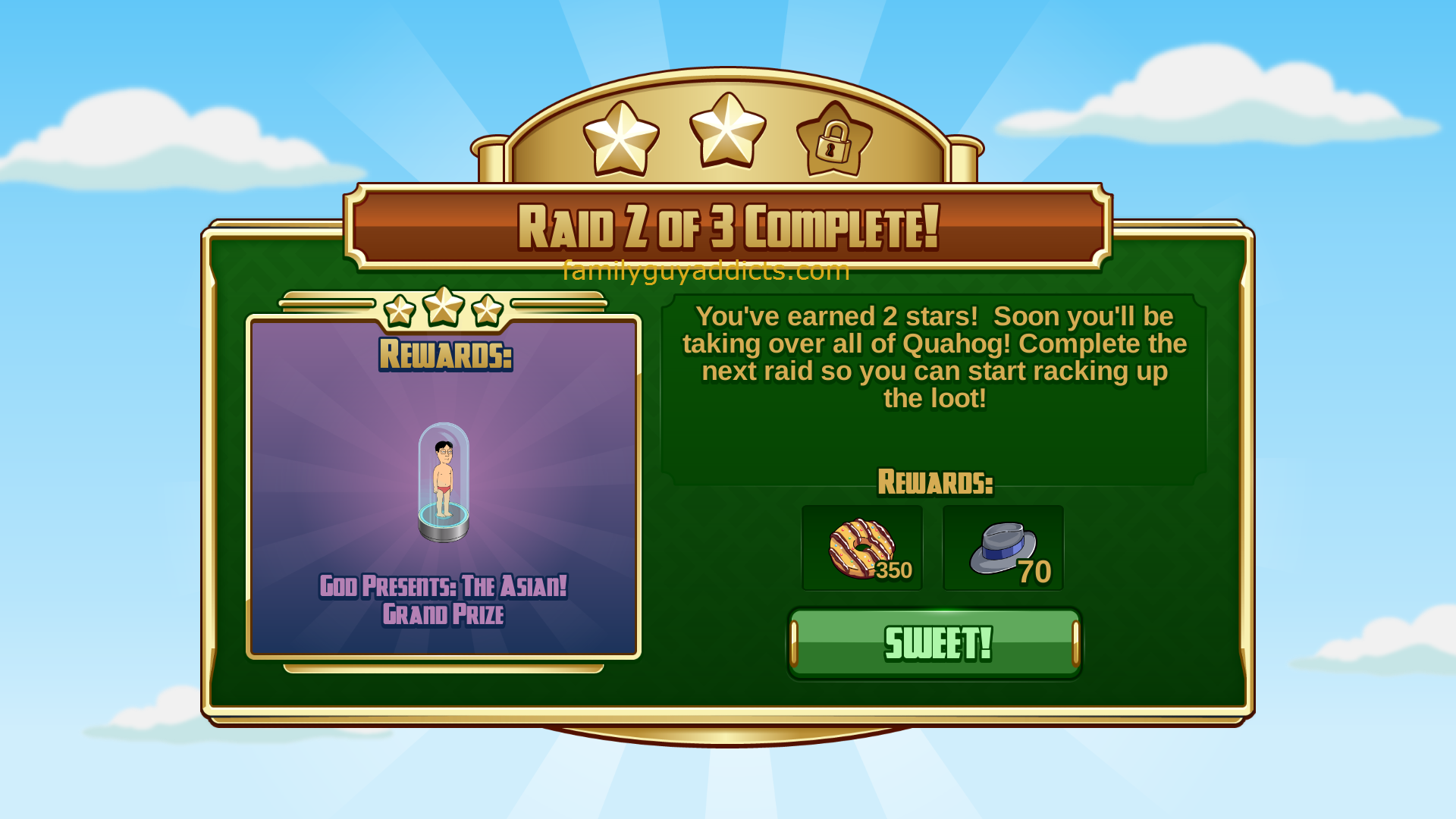Confirm with the Sweet! button
Image resolution: width=1456 pixels, height=819 pixels.
point(935,643)
